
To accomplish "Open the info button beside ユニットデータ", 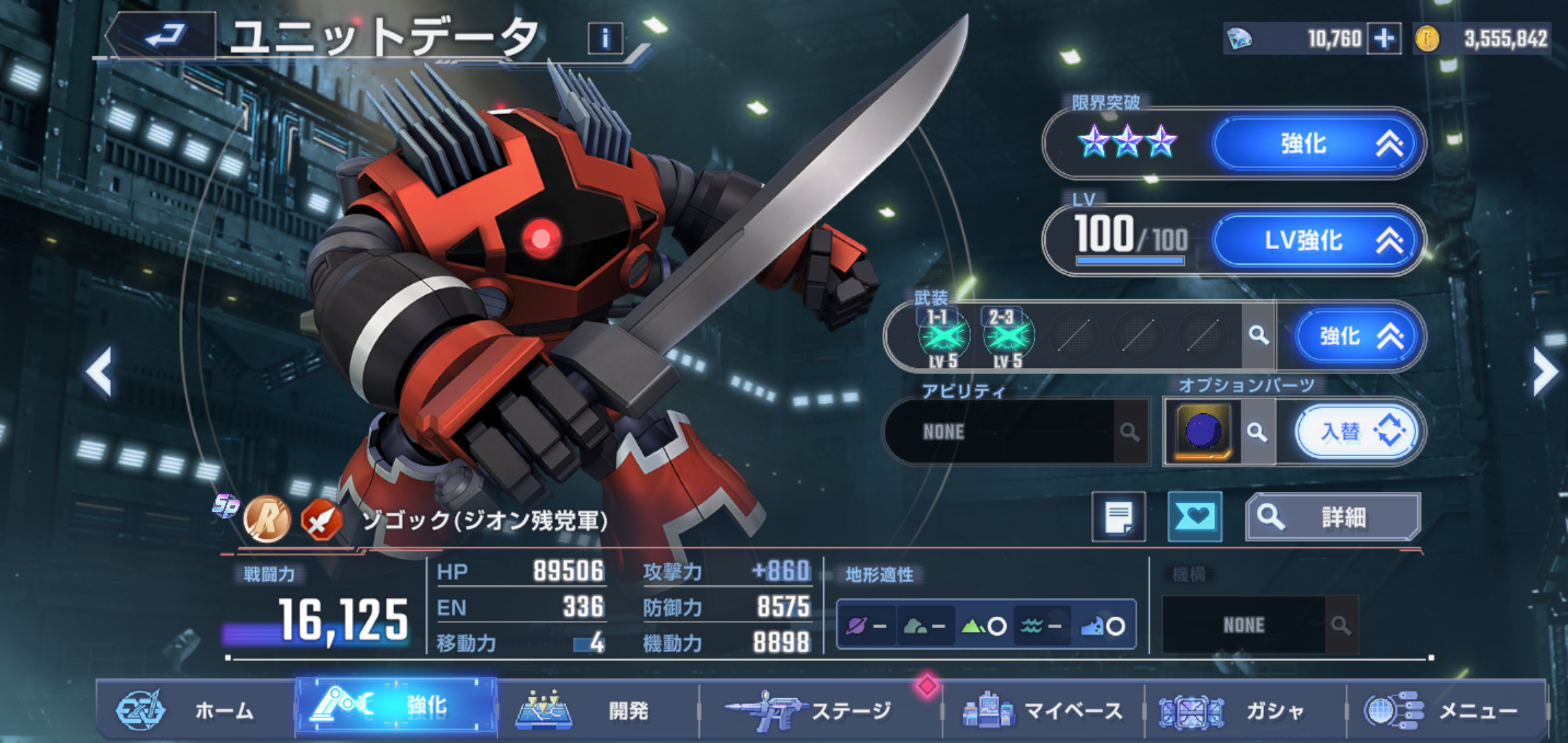I will point(605,39).
